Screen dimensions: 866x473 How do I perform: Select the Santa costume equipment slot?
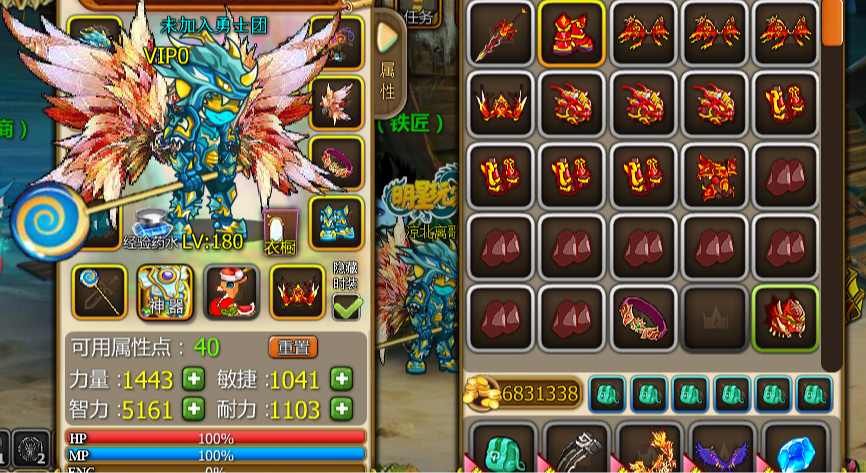click(x=231, y=292)
